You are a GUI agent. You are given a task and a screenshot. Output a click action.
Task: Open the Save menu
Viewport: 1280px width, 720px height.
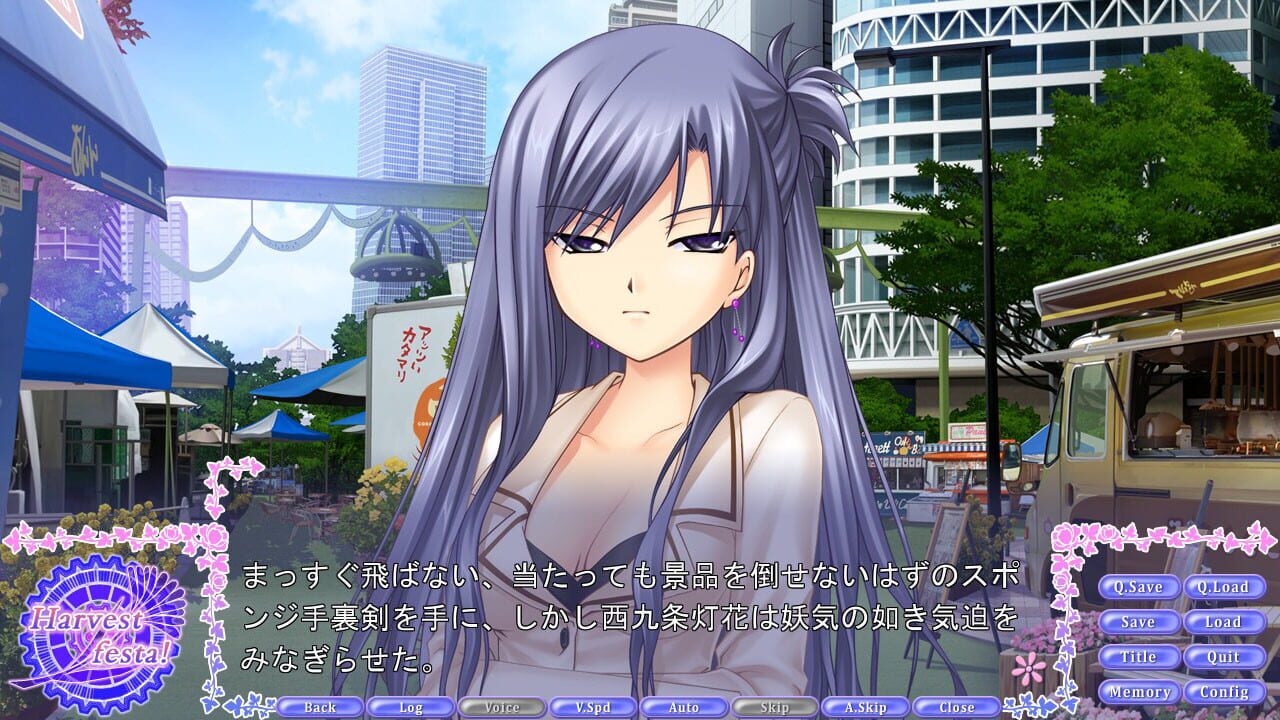[x=1140, y=622]
